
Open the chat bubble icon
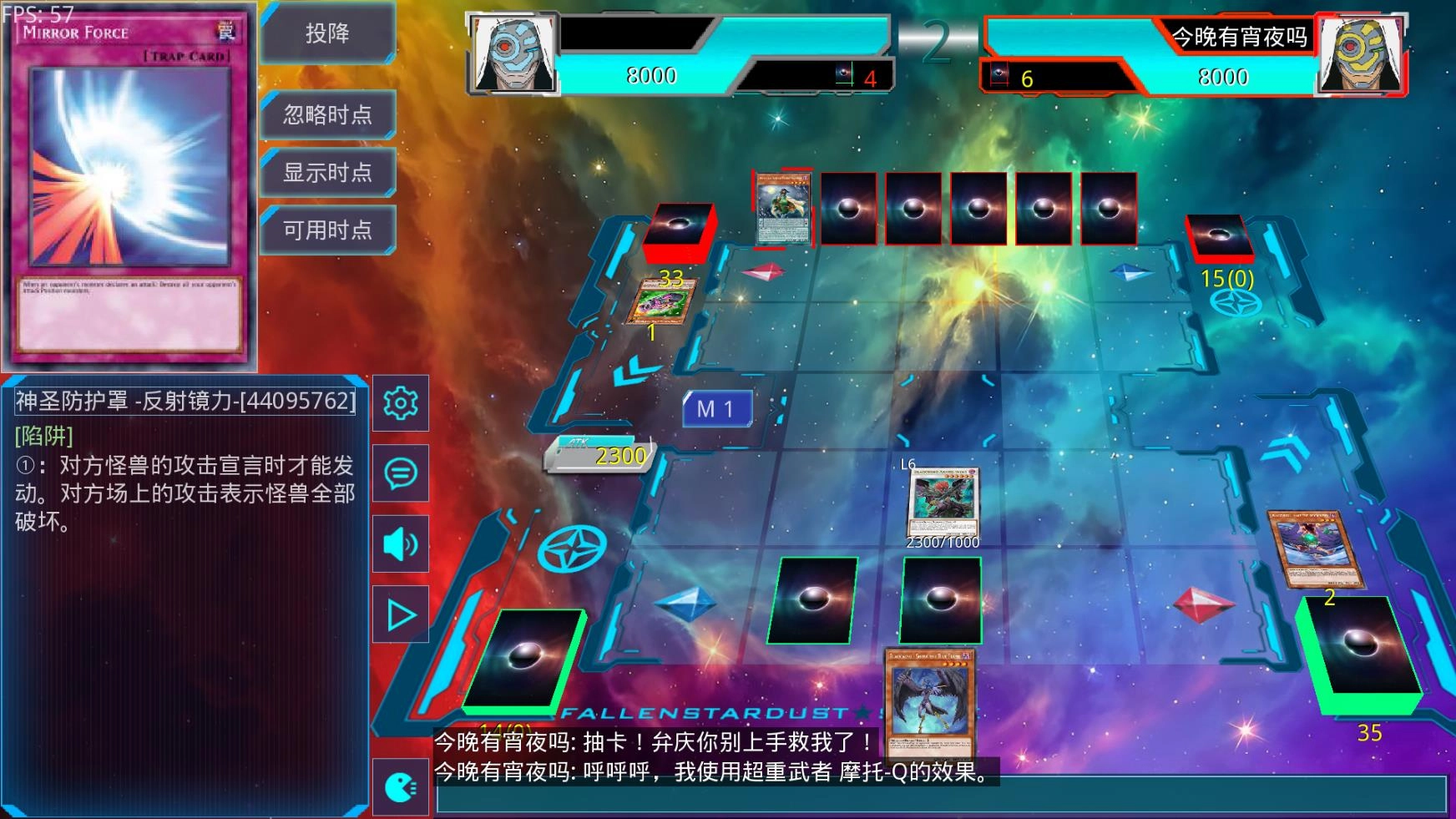(x=401, y=473)
